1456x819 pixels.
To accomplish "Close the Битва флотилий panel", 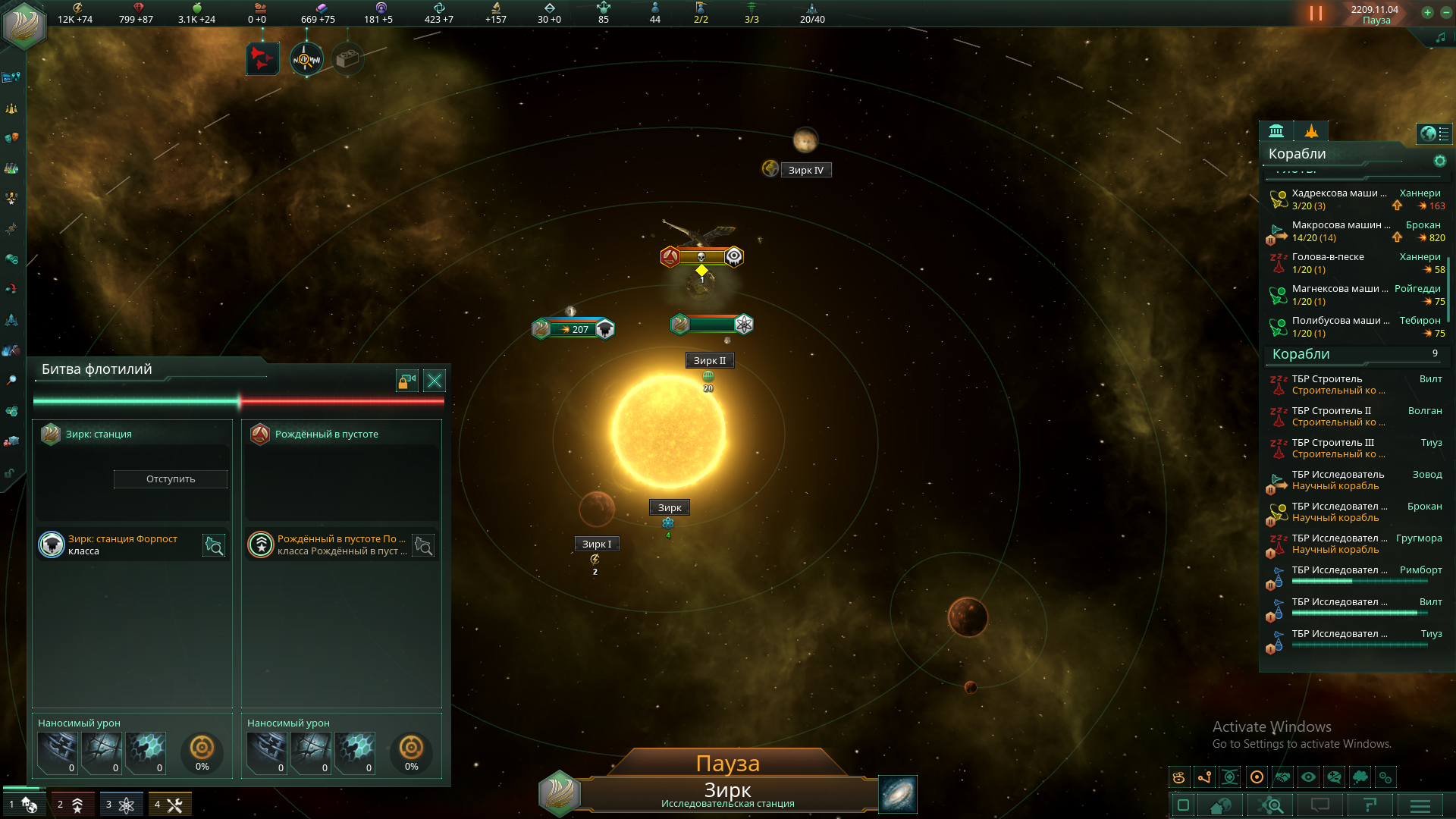I will pyautogui.click(x=435, y=381).
